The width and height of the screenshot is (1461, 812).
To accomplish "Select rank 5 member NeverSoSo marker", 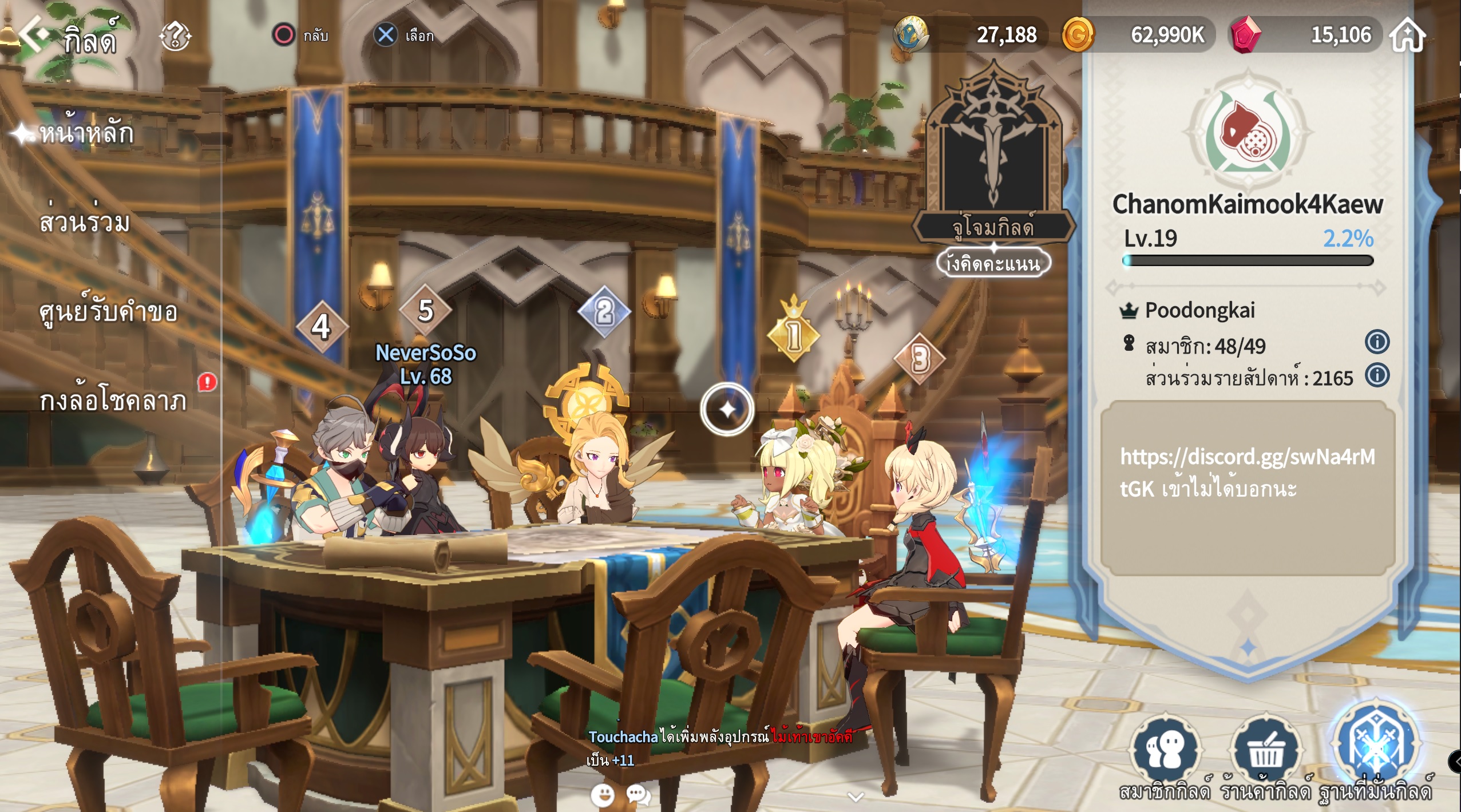I will tap(425, 311).
